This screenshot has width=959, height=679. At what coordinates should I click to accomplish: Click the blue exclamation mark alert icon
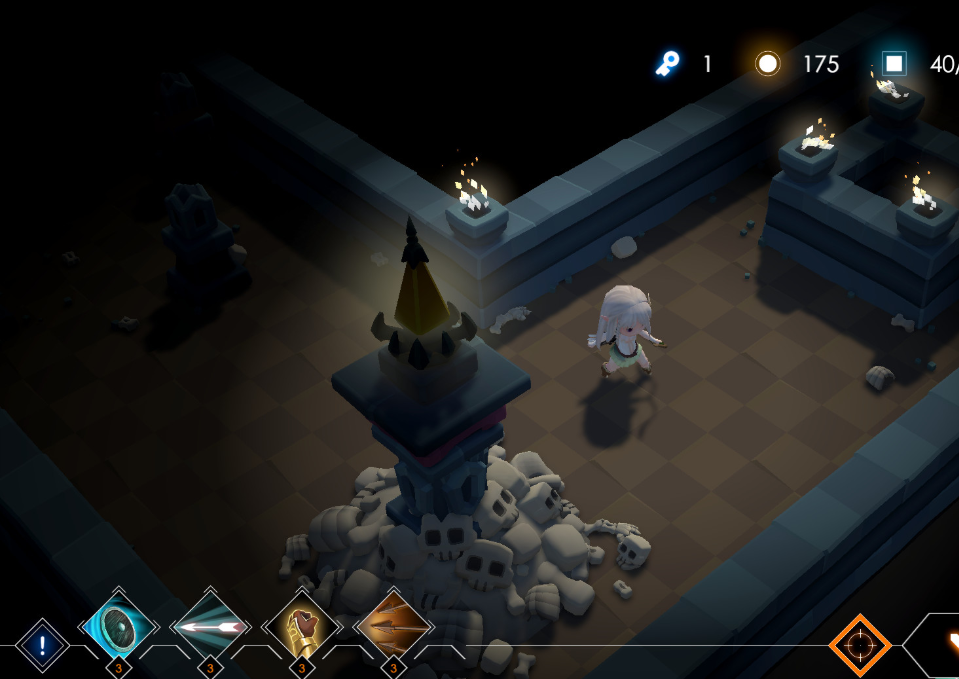[x=43, y=645]
